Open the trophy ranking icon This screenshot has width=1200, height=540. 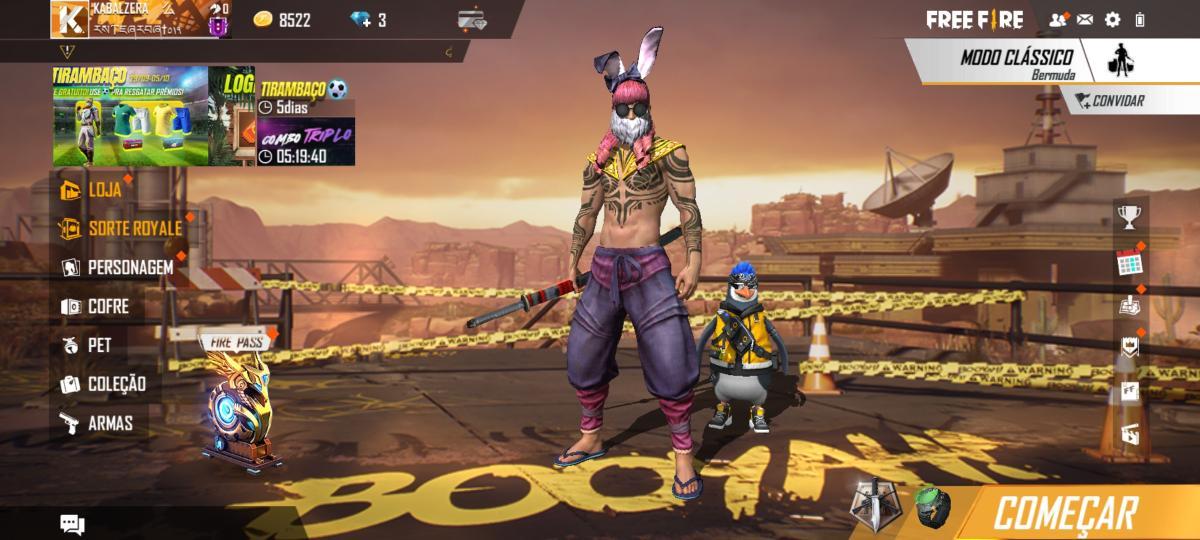click(x=1129, y=217)
